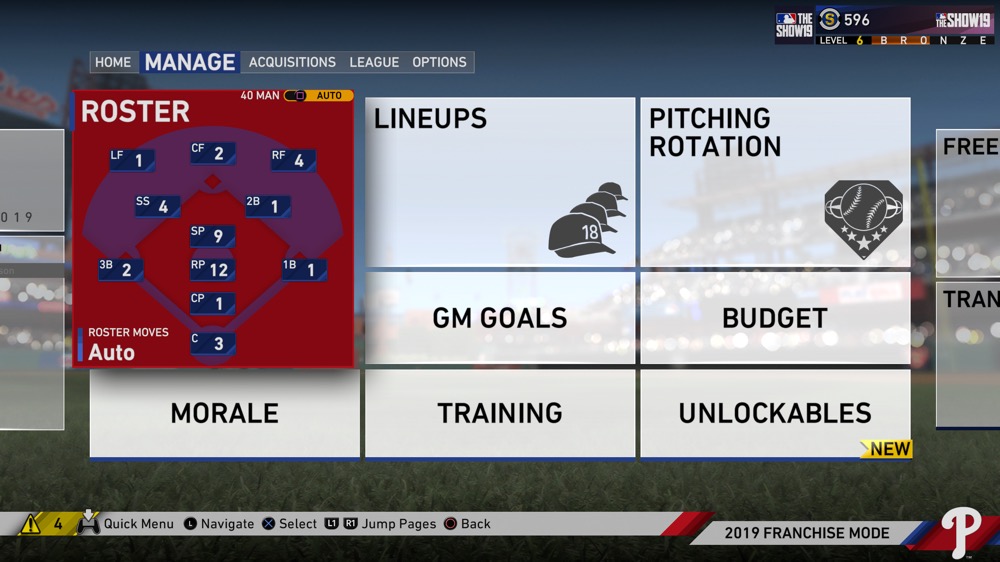Image resolution: width=1000 pixels, height=562 pixels.
Task: Click the yellow warning alert icon
Action: [31, 523]
